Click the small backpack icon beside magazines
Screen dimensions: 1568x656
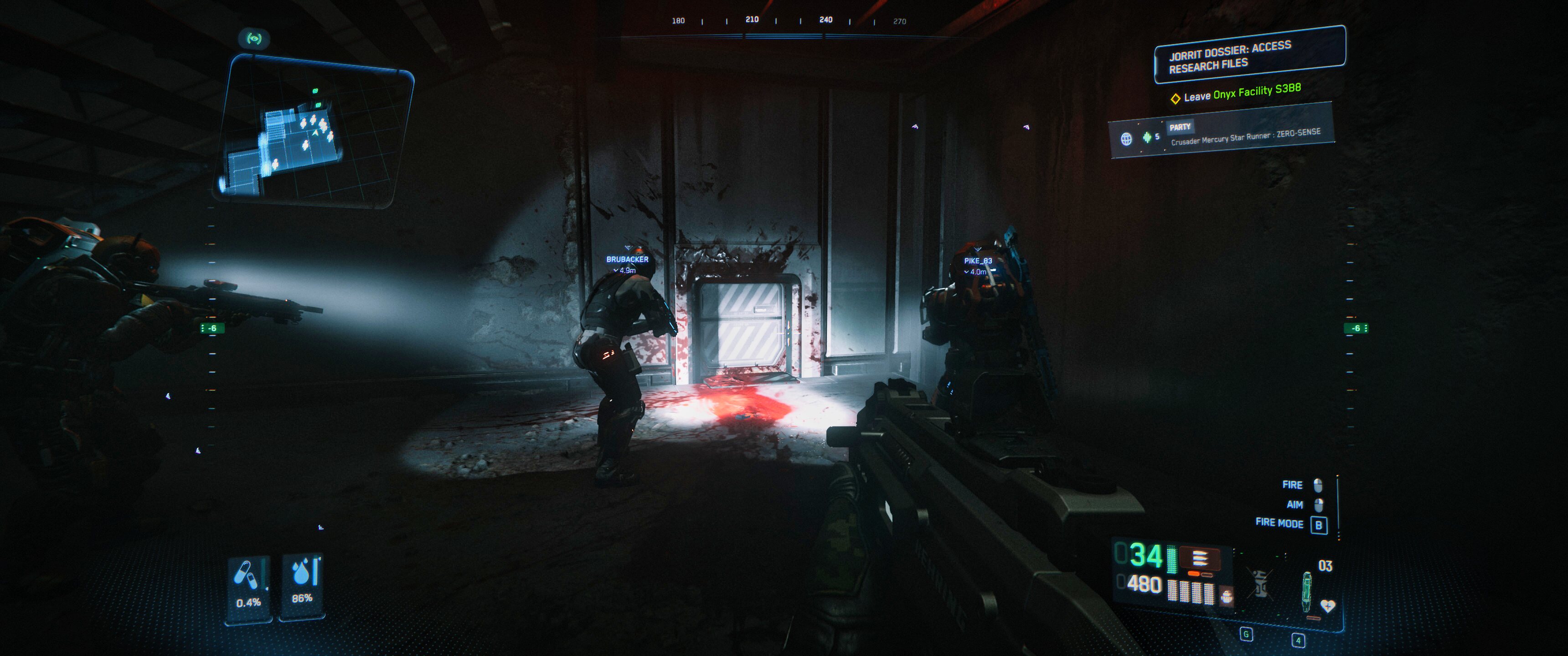1227,596
